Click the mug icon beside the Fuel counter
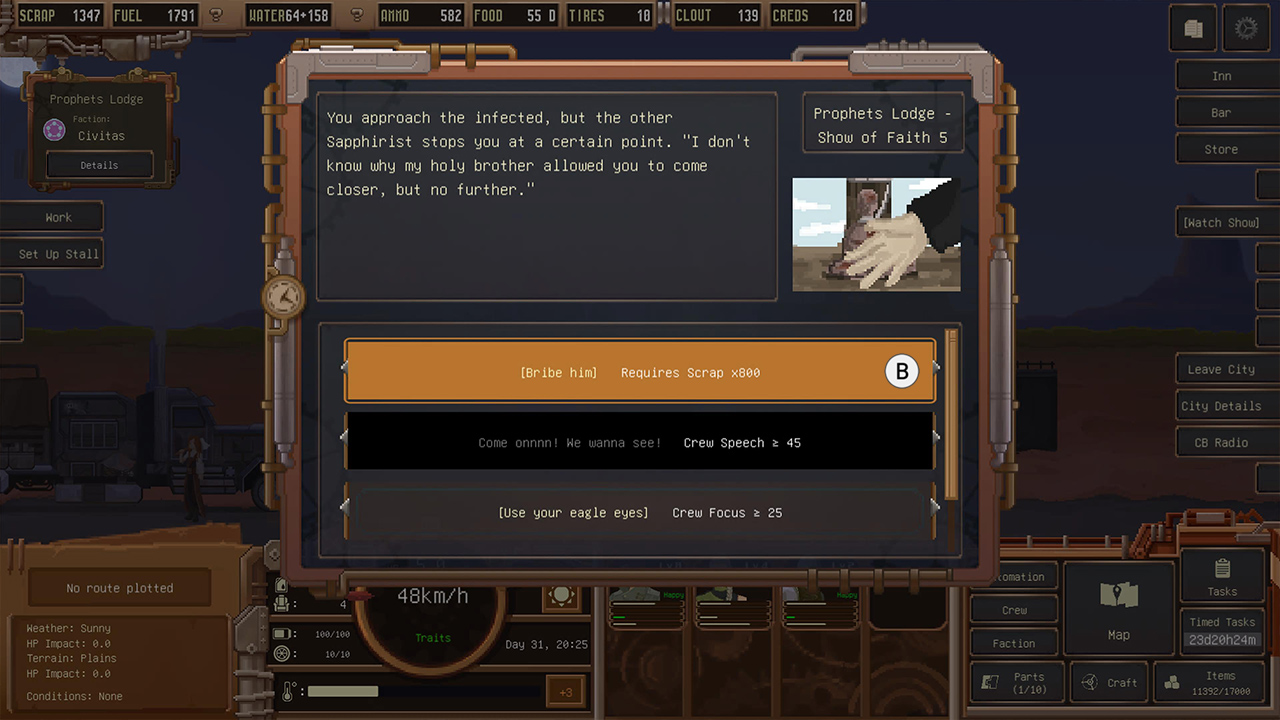The width and height of the screenshot is (1280, 720). point(214,15)
